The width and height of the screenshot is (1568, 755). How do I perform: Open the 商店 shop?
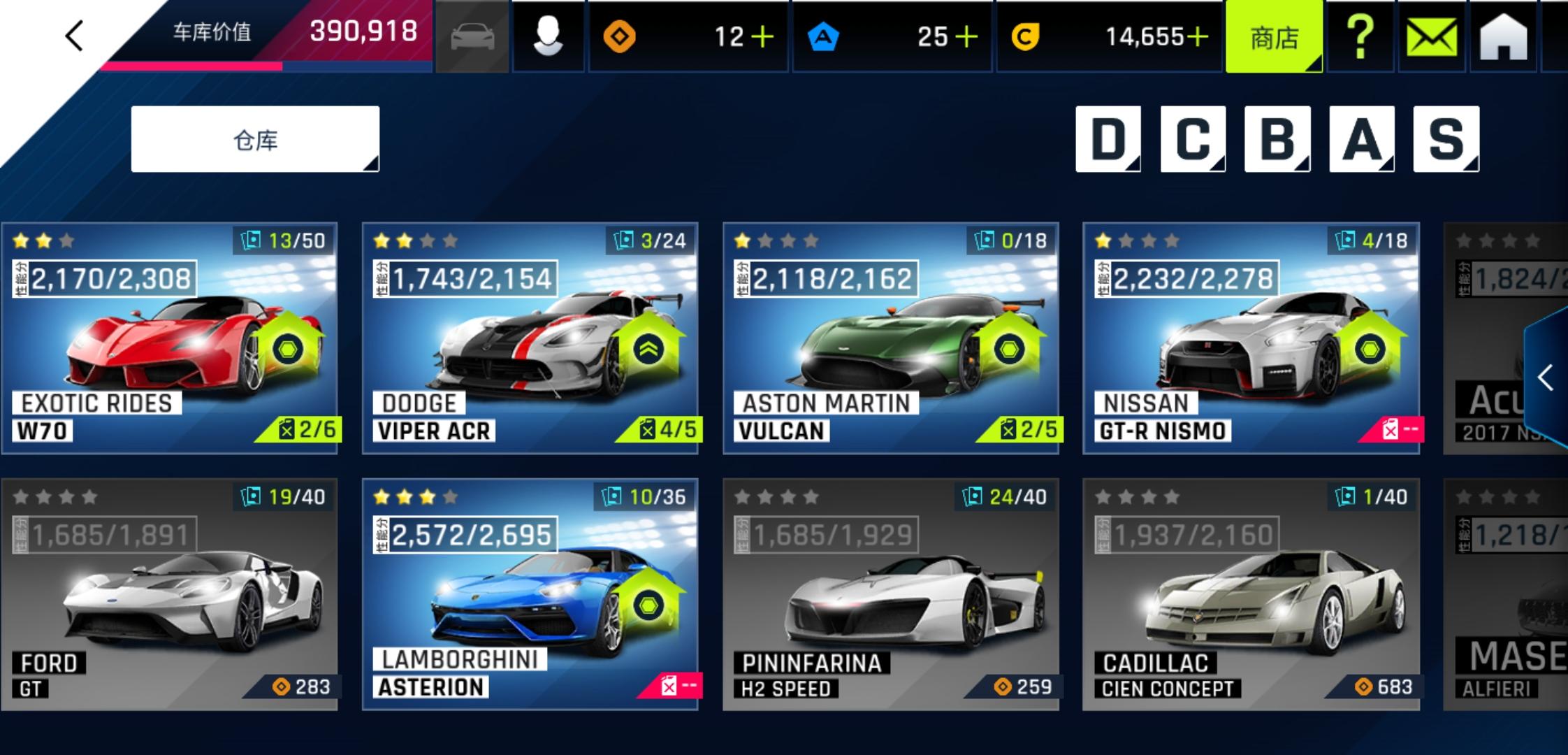tap(1273, 37)
